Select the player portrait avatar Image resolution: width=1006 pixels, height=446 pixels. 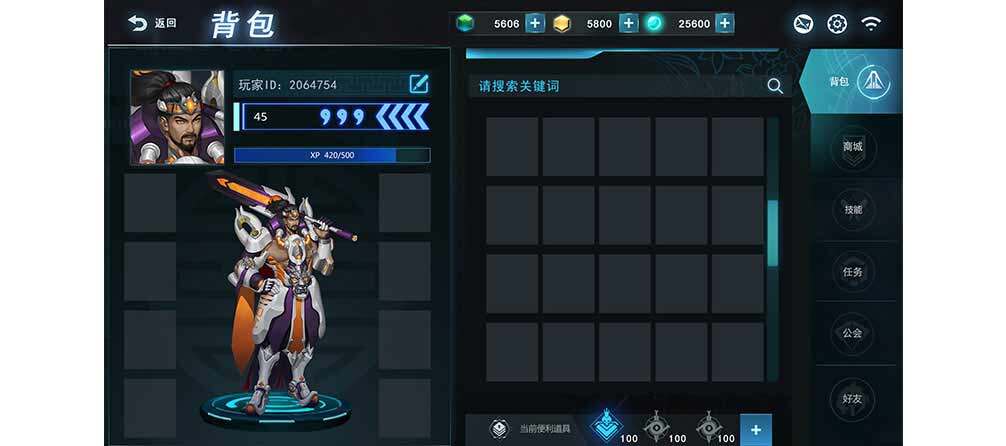(x=177, y=117)
